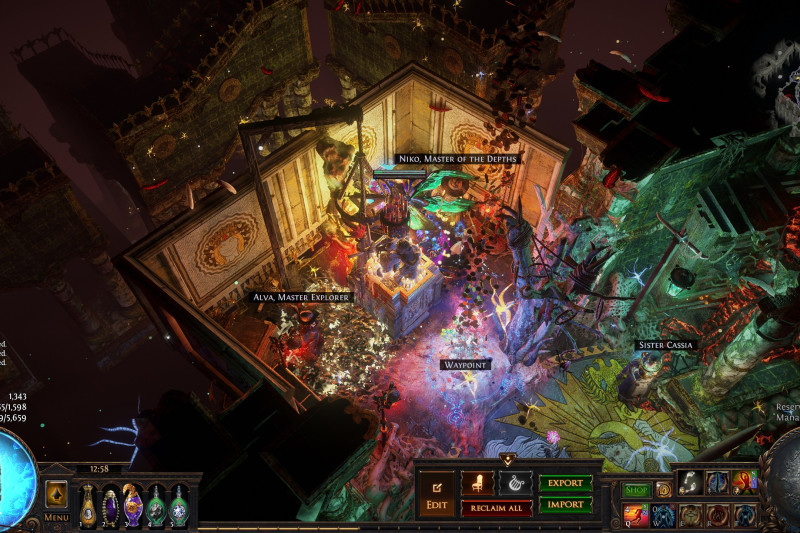
Task: Select the harp music icon
Action: pos(515,483)
